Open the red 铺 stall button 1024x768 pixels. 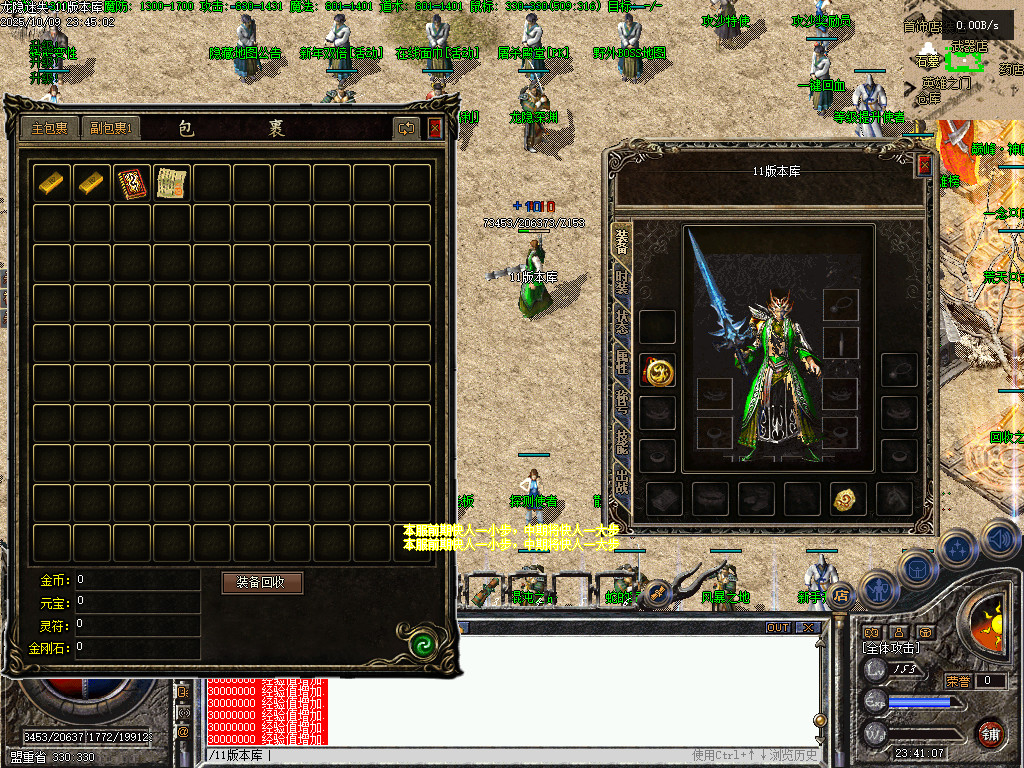(x=989, y=733)
